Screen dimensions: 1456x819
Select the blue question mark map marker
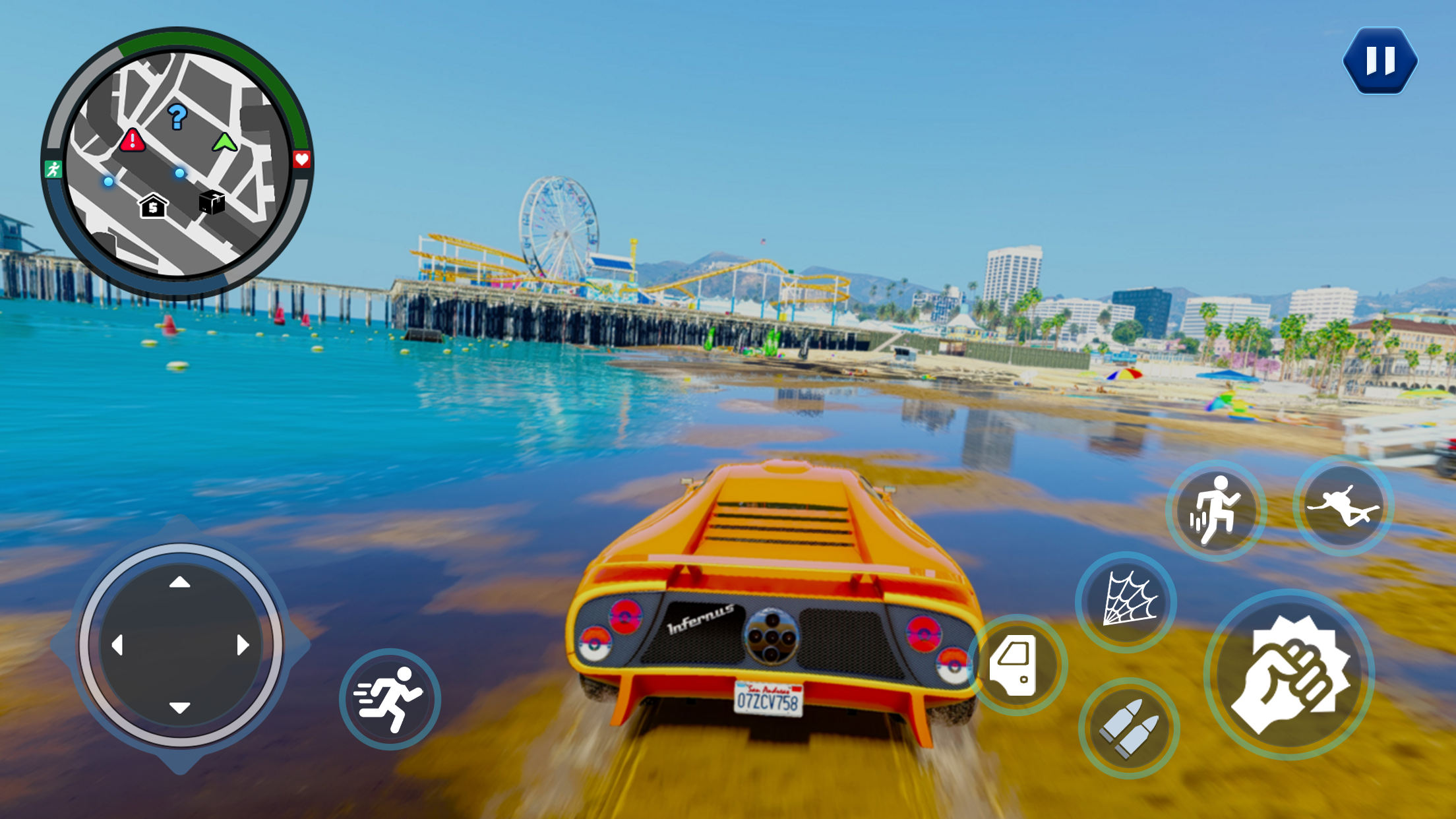pyautogui.click(x=177, y=117)
